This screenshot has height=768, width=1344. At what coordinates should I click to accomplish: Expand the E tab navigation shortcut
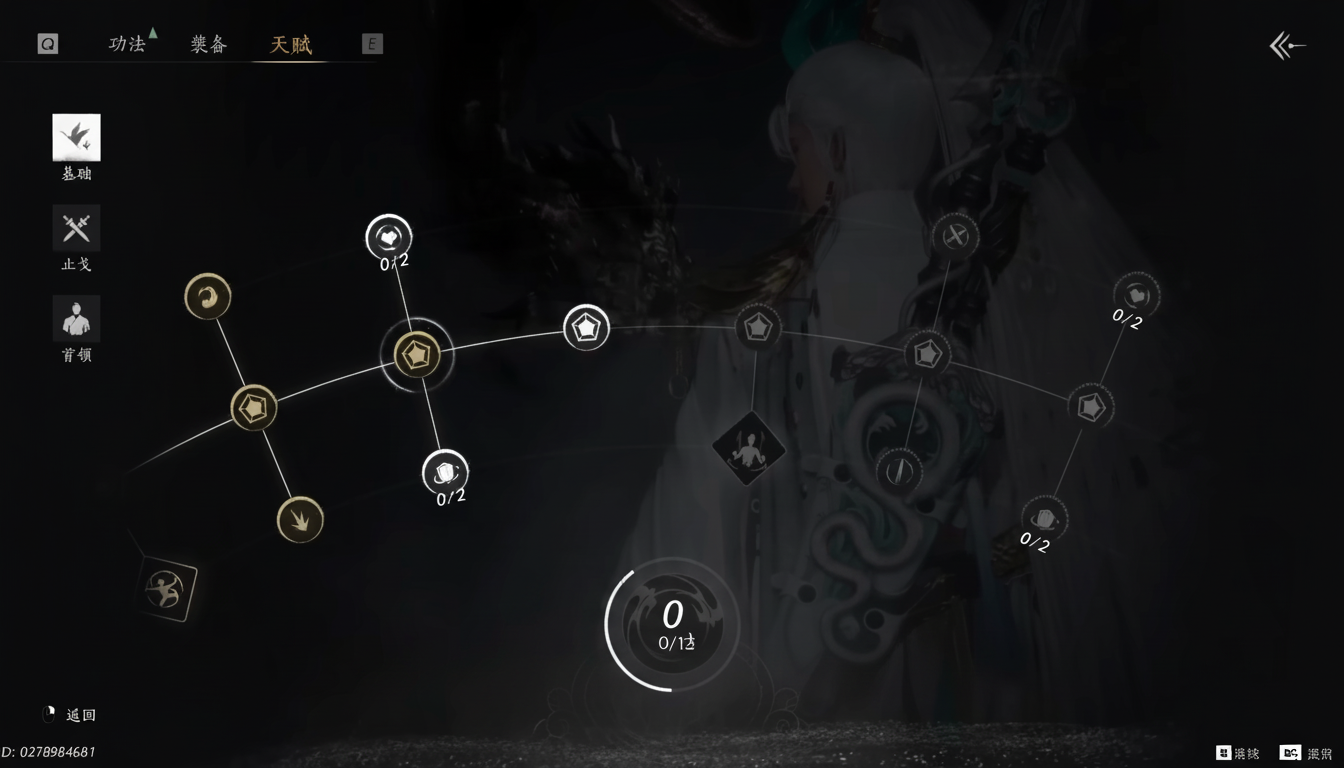click(x=371, y=43)
